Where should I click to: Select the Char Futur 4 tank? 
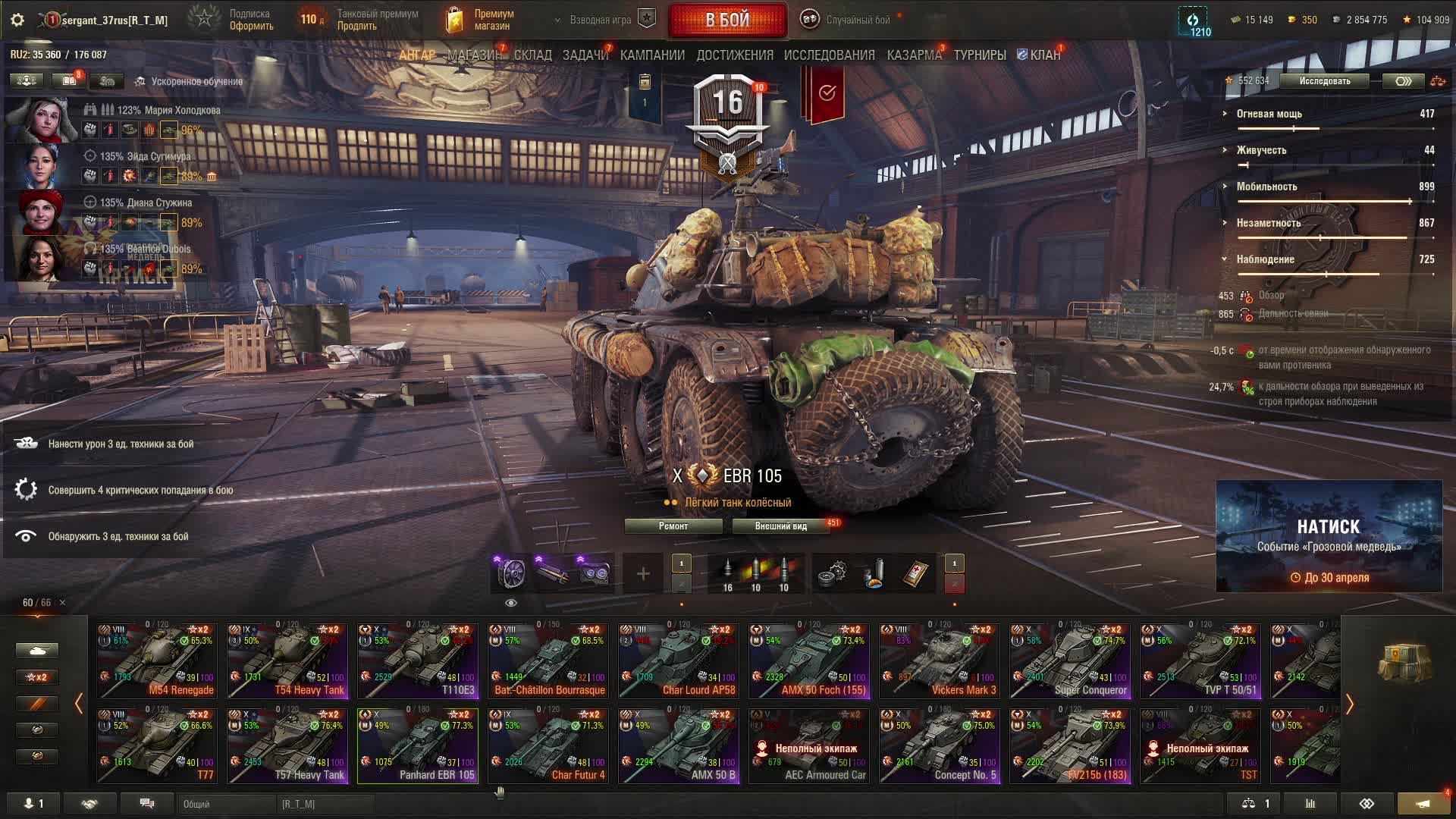tap(548, 745)
